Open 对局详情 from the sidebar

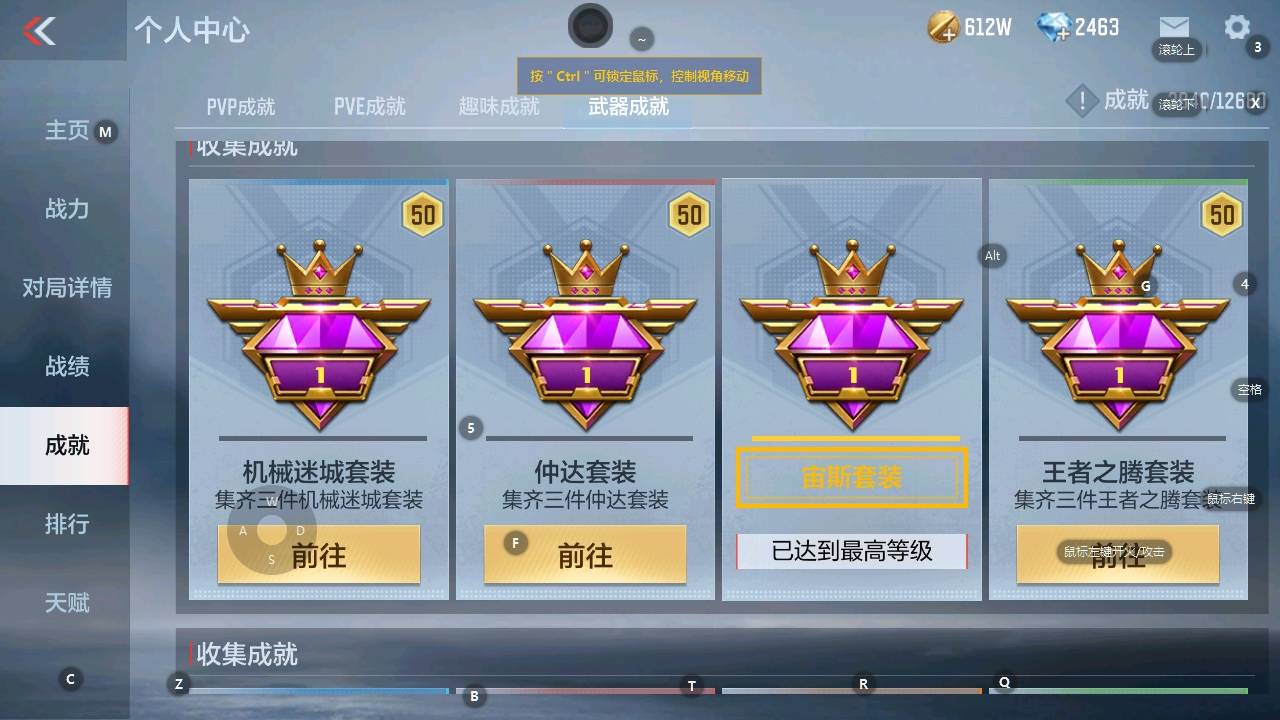[65, 288]
